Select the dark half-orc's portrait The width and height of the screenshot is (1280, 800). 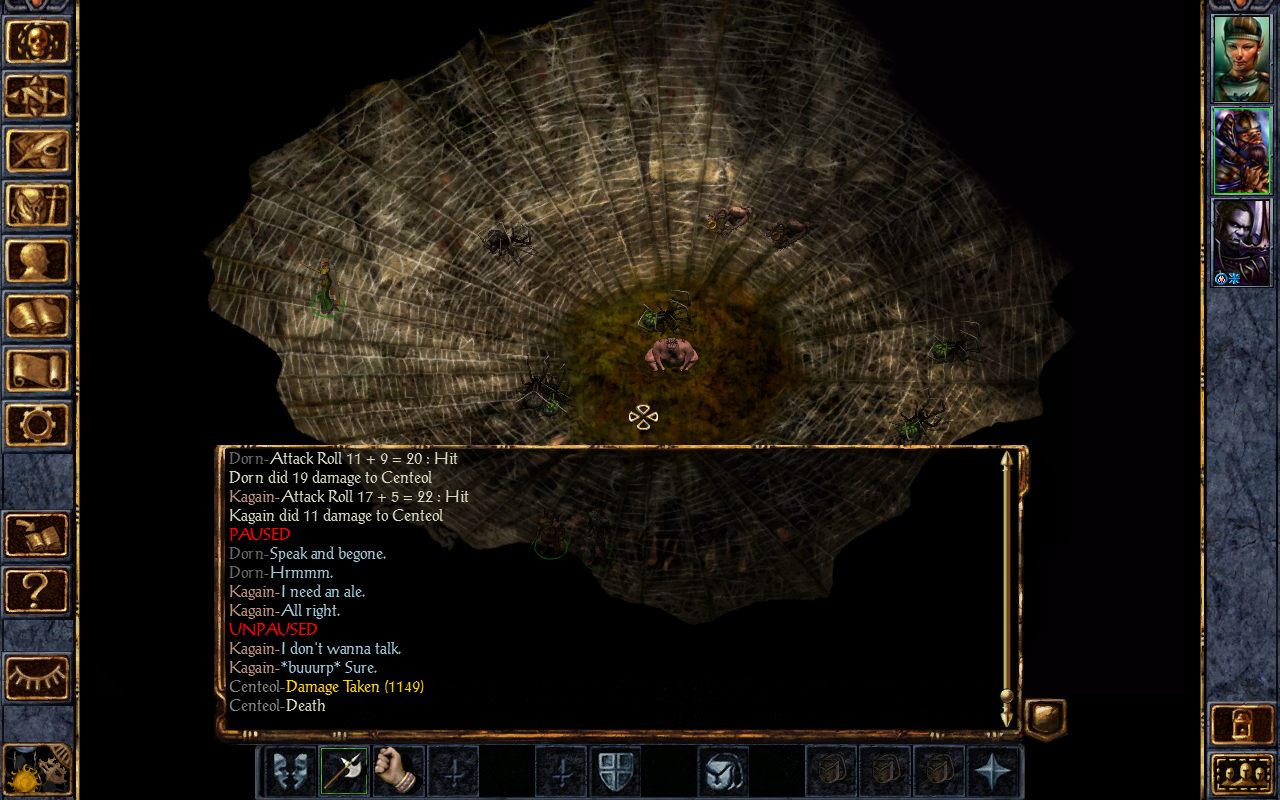(1241, 242)
